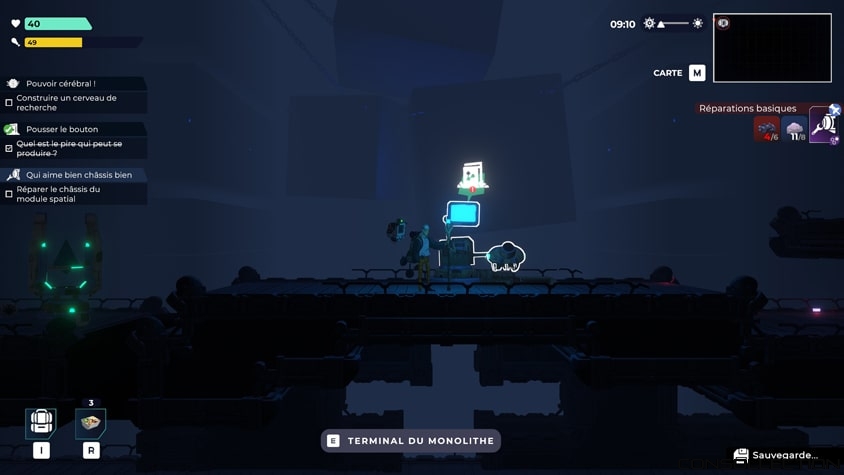Click the day-night cycle time slider

click(673, 23)
